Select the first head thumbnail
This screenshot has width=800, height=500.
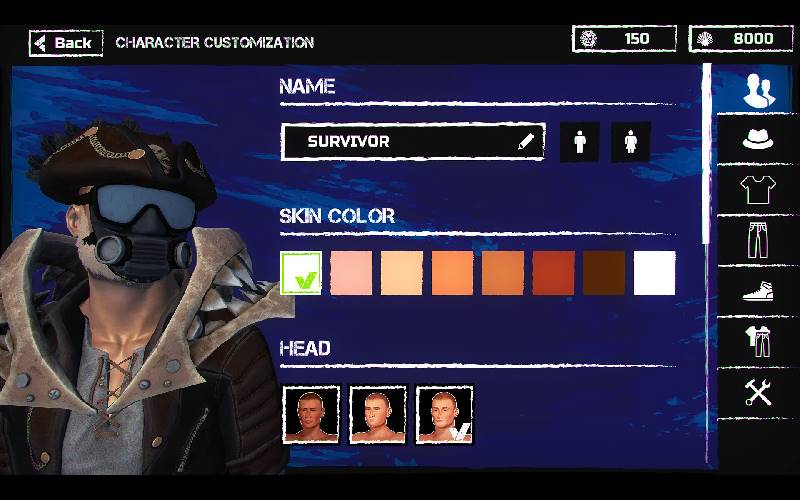(311, 414)
